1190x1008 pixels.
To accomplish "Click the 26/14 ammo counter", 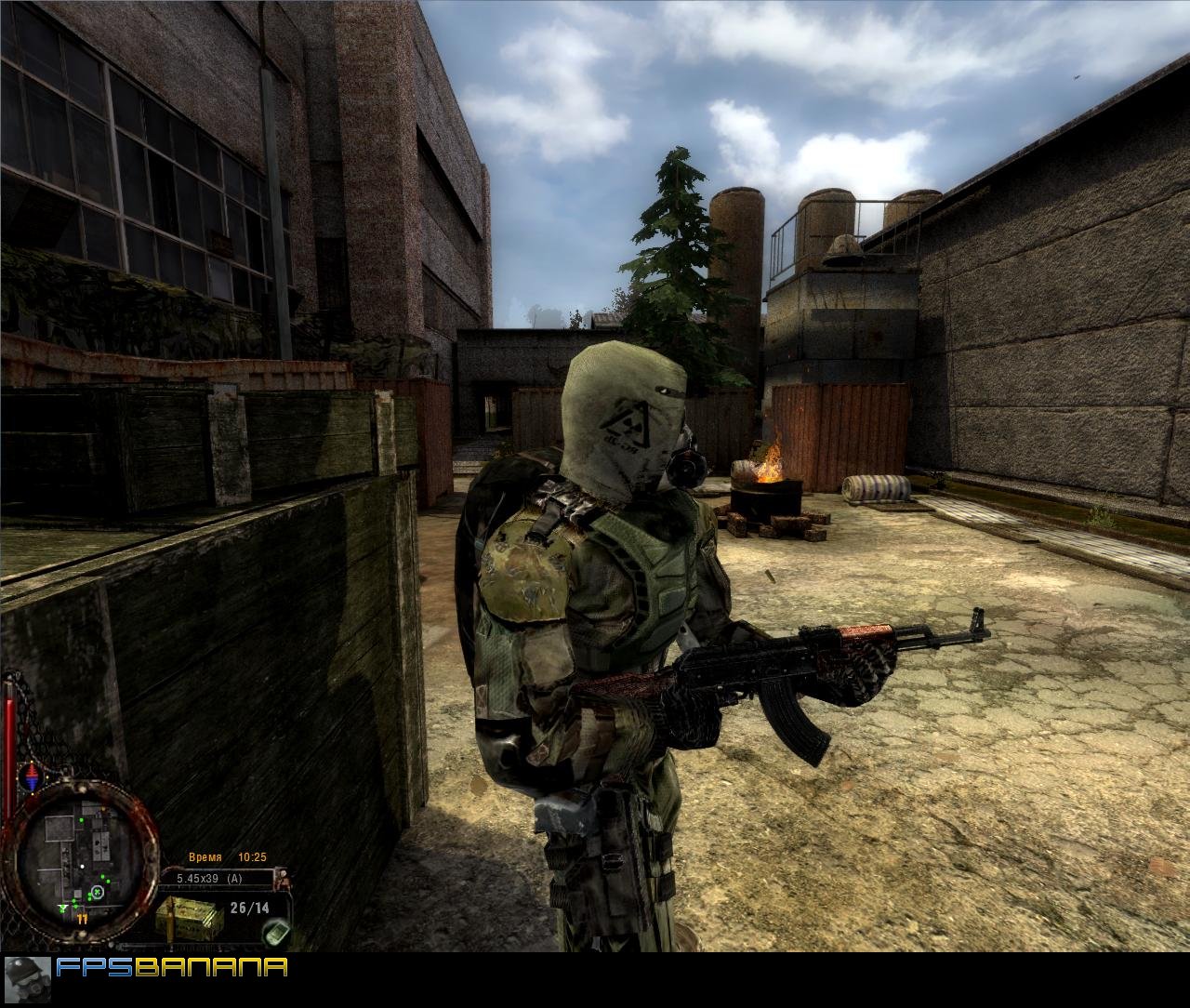I will (x=250, y=907).
